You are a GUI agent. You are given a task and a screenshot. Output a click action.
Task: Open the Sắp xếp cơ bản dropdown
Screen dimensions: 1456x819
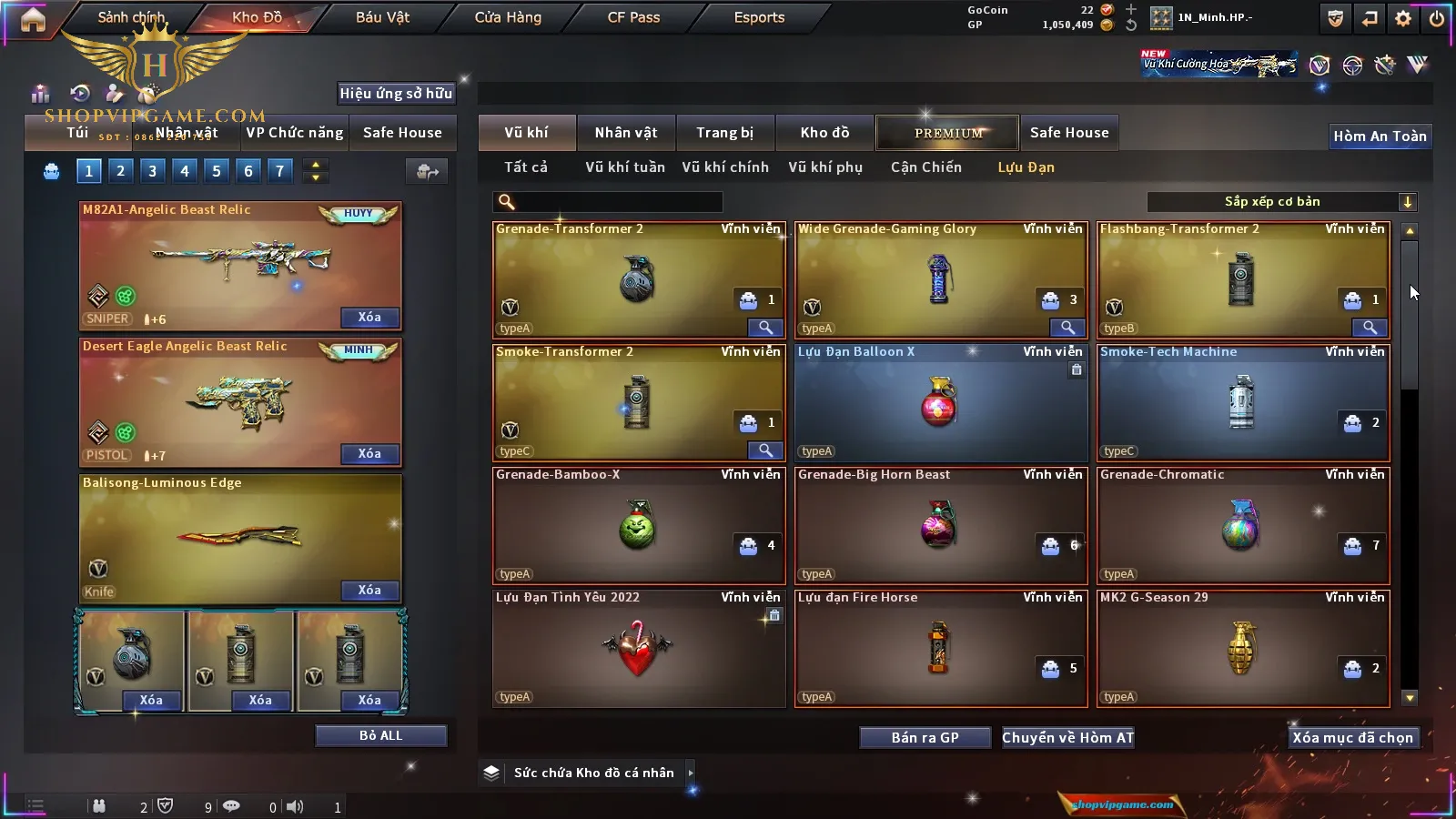pyautogui.click(x=1281, y=202)
